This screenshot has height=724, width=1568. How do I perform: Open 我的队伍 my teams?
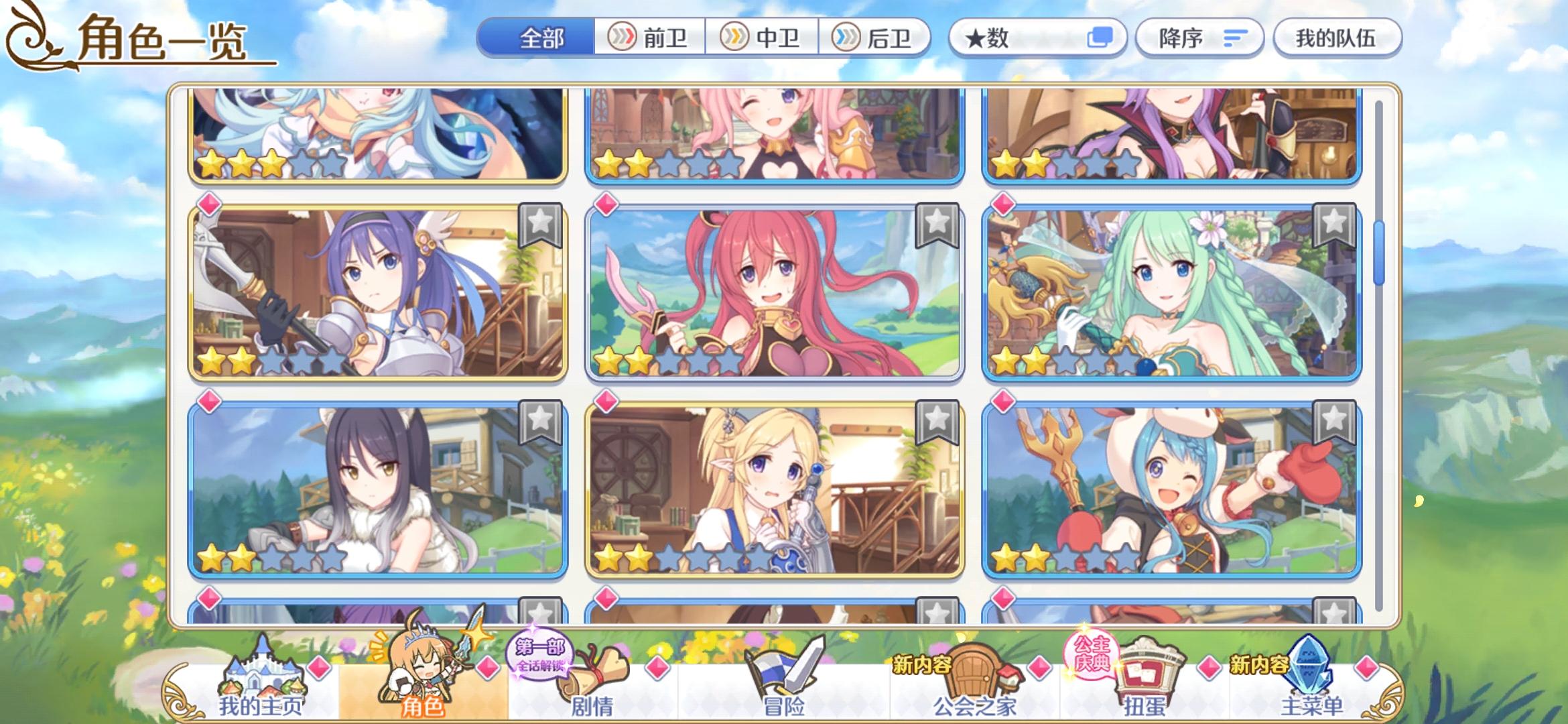(x=1336, y=38)
